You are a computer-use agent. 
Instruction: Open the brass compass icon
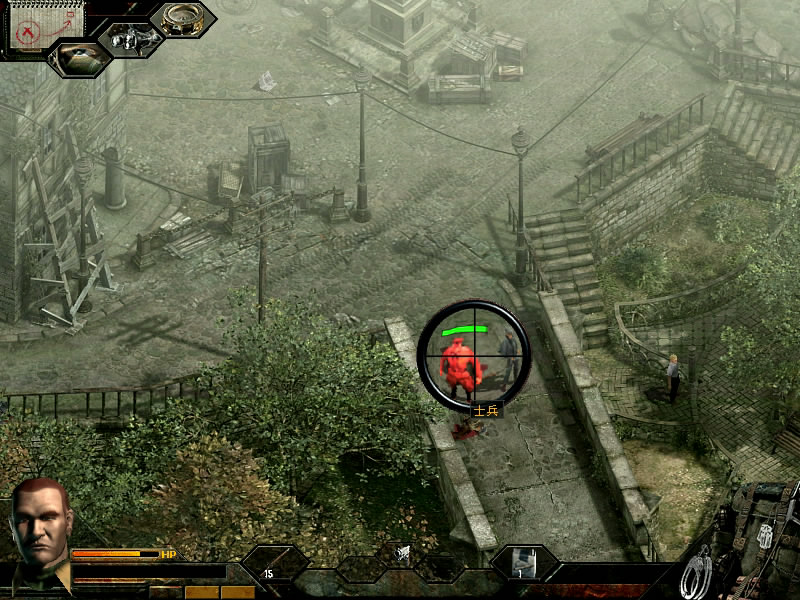pyautogui.click(x=183, y=20)
